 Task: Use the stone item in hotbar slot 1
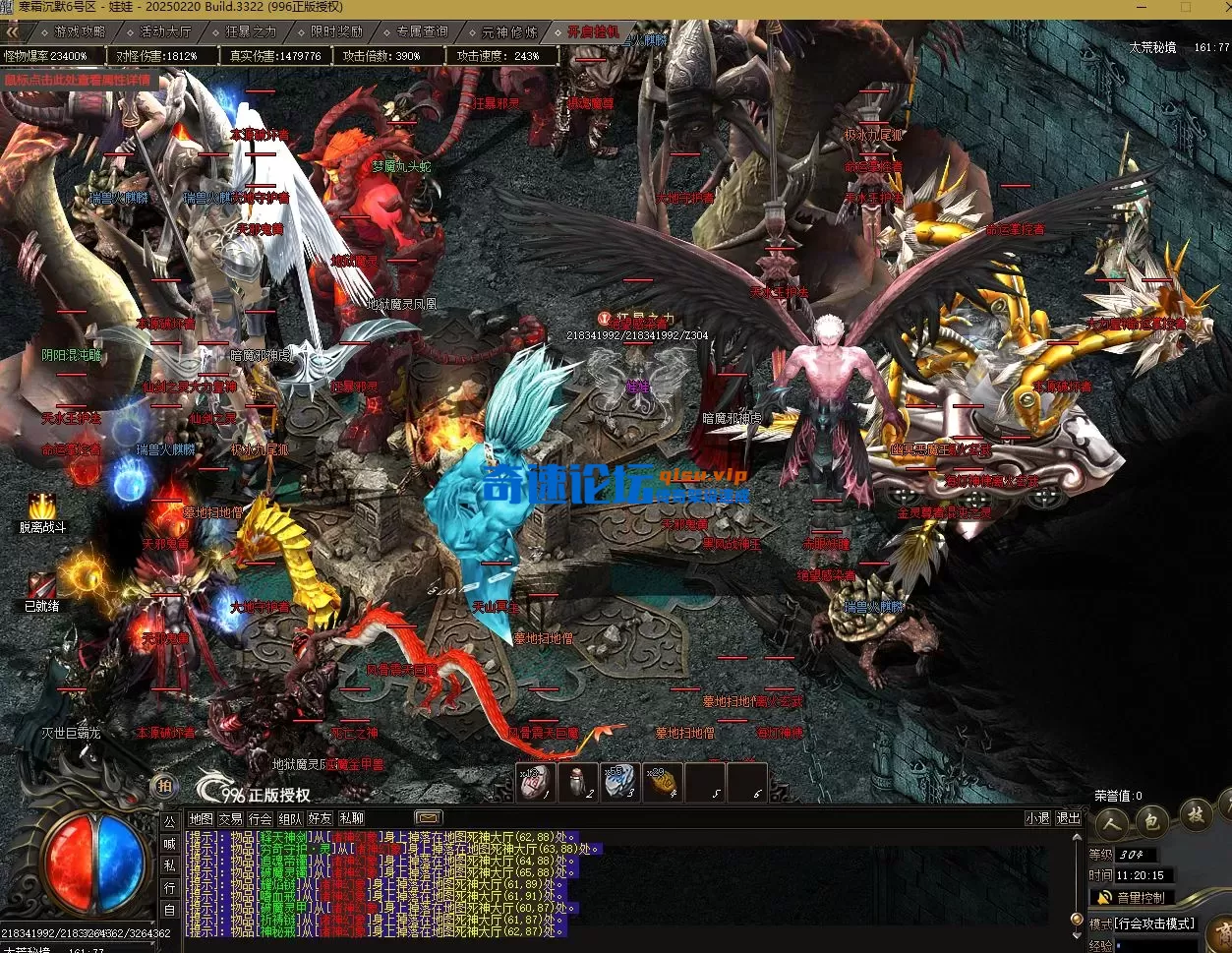click(x=531, y=783)
